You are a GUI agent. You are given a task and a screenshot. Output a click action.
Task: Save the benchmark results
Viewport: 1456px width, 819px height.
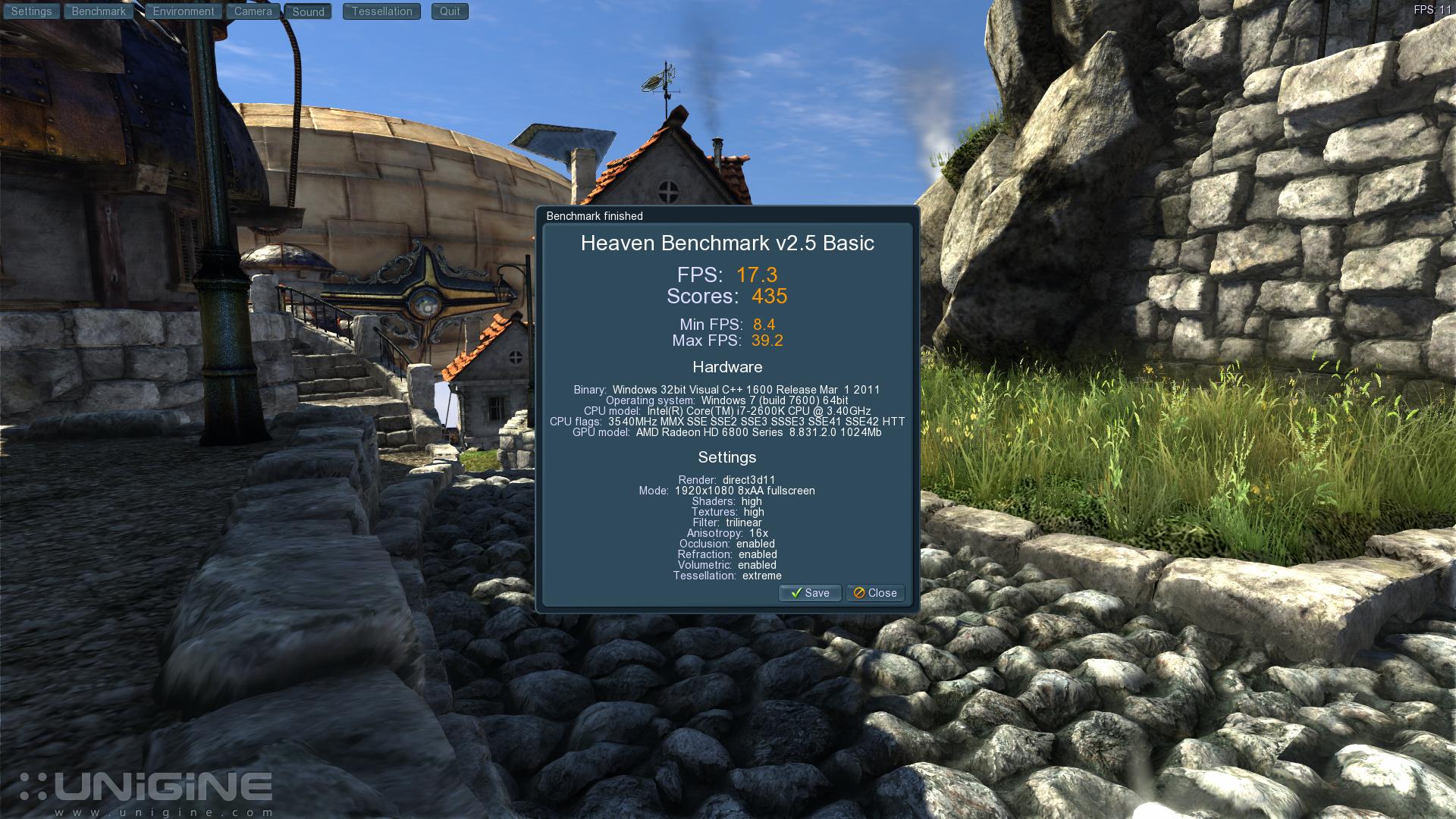[x=810, y=593]
